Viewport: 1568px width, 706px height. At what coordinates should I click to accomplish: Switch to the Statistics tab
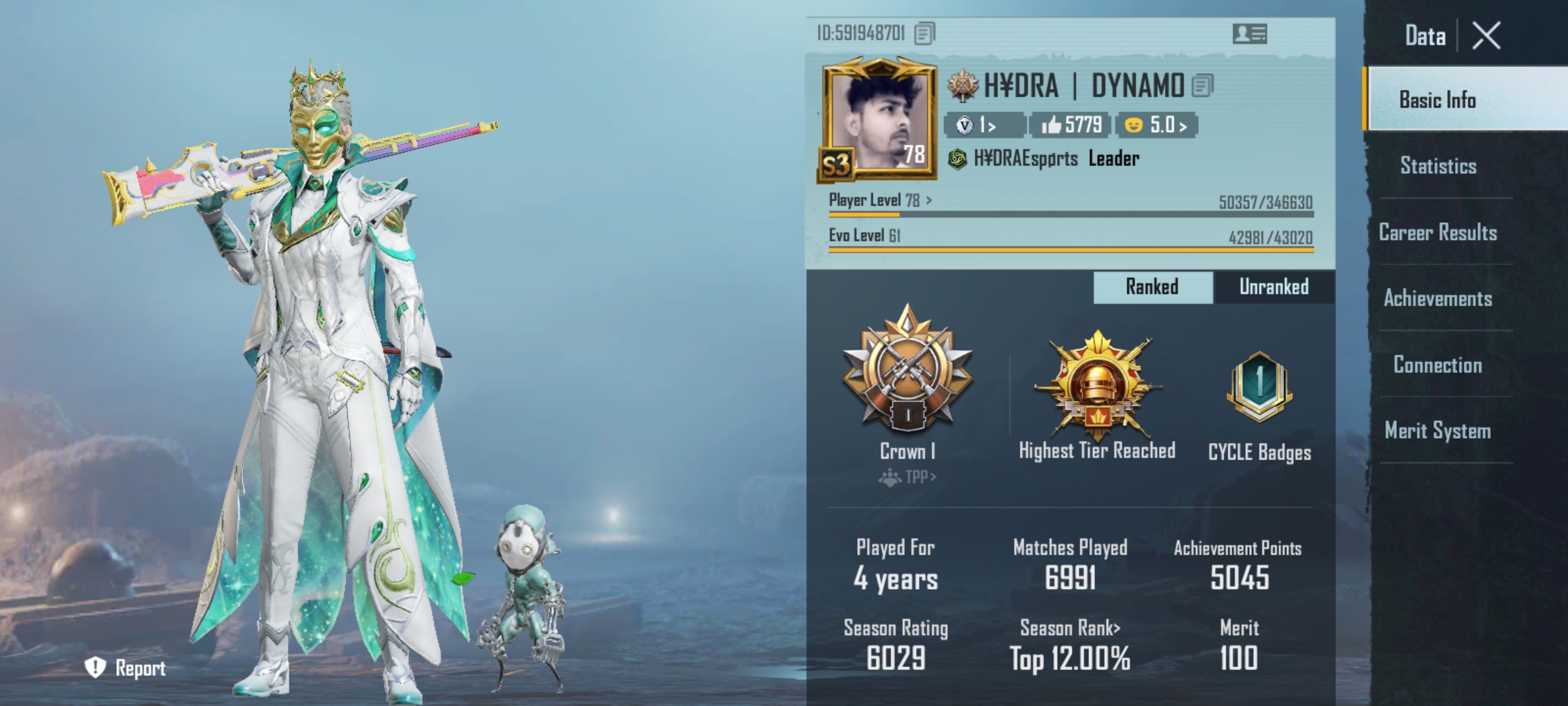[1438, 166]
